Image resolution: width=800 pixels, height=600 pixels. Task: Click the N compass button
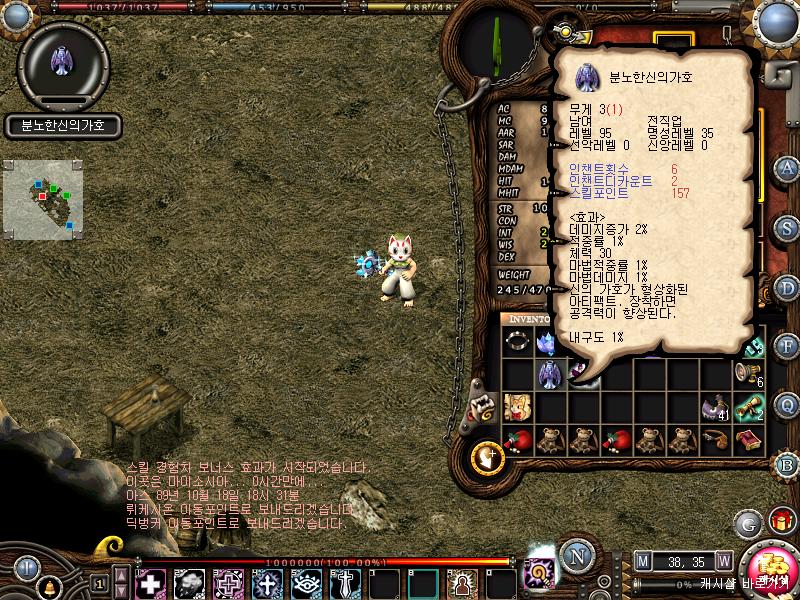(x=574, y=554)
